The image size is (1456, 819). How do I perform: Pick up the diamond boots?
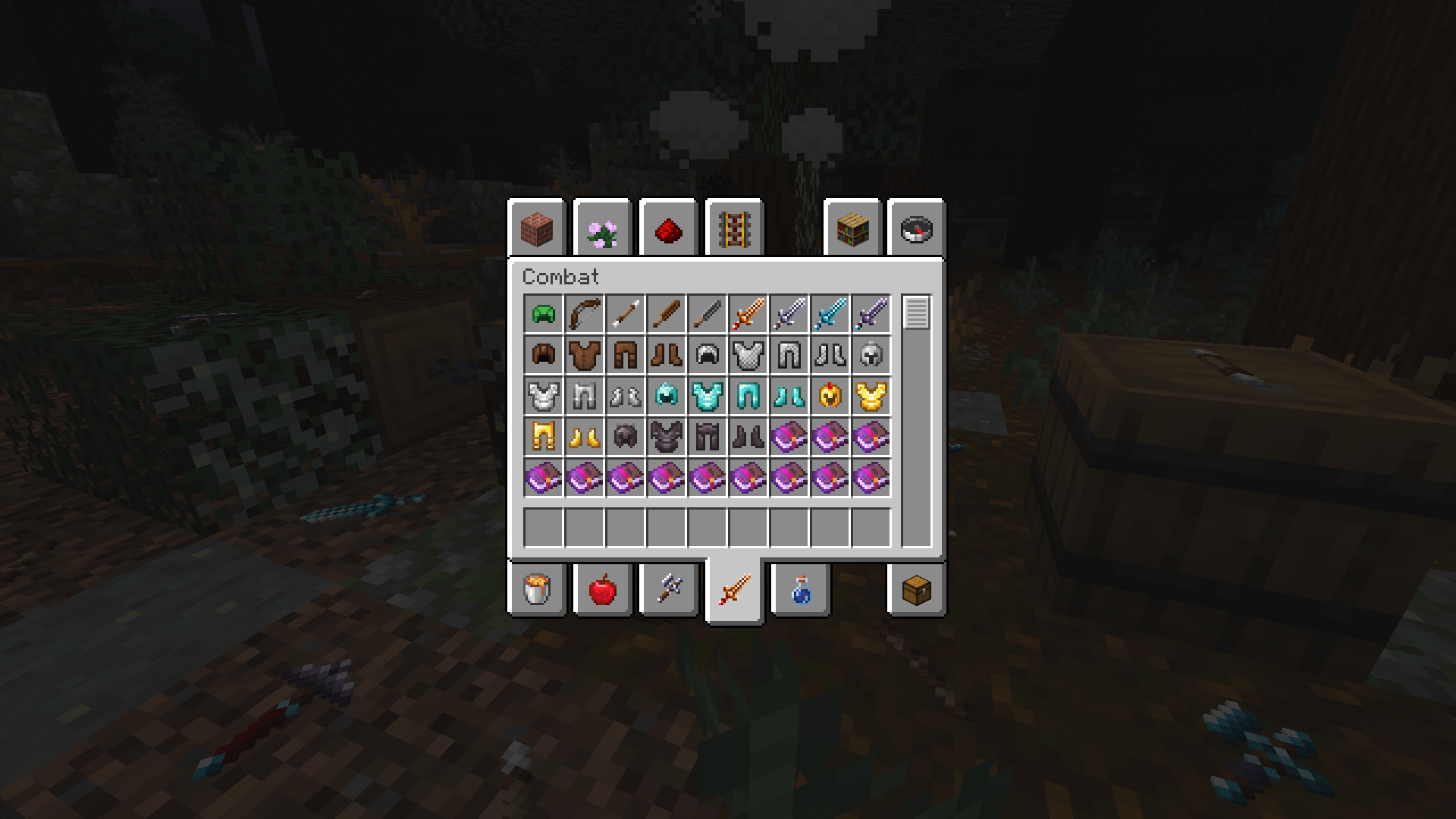pyautogui.click(x=790, y=395)
